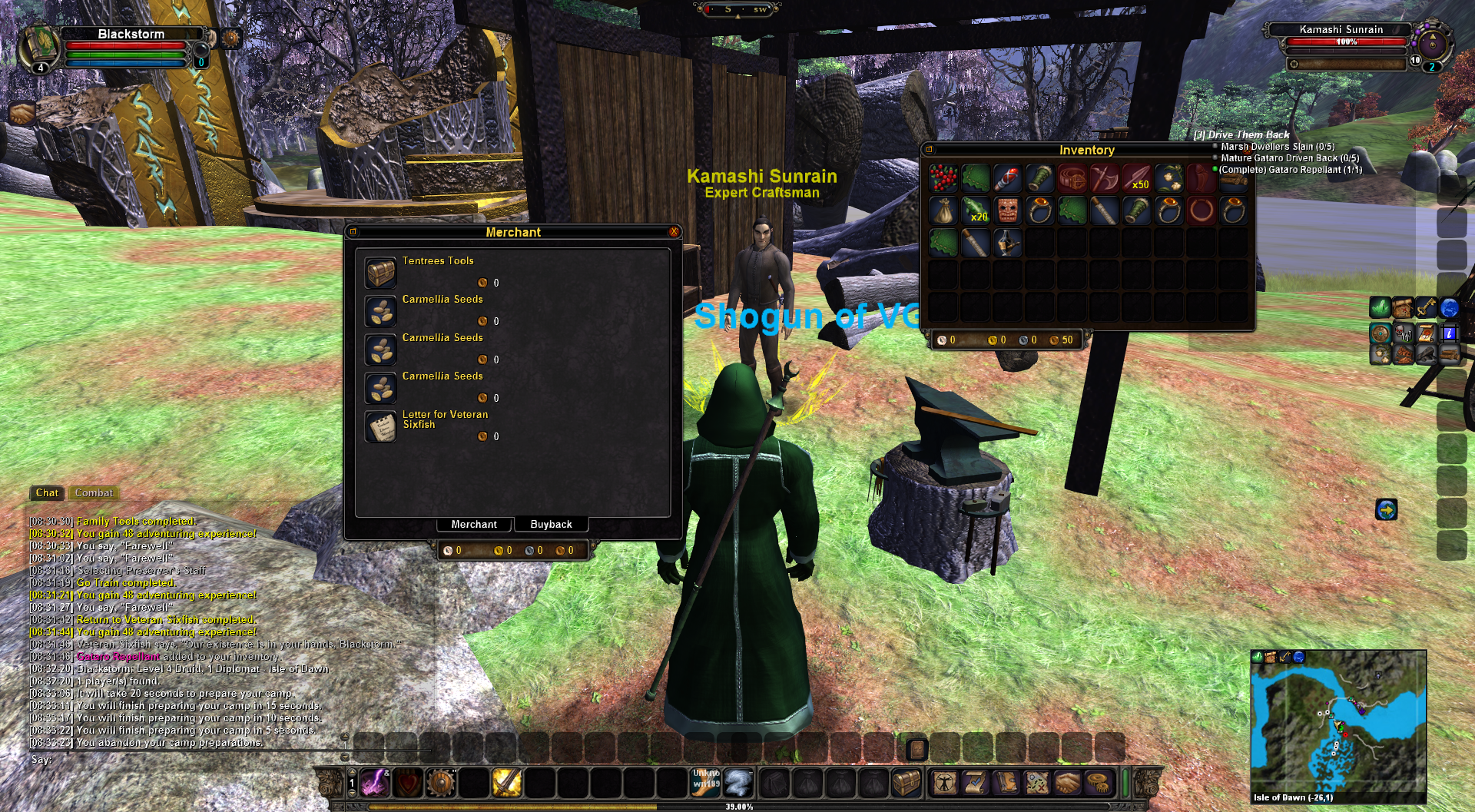
Task: Select the Tentrees Tools merchant item
Action: point(380,273)
